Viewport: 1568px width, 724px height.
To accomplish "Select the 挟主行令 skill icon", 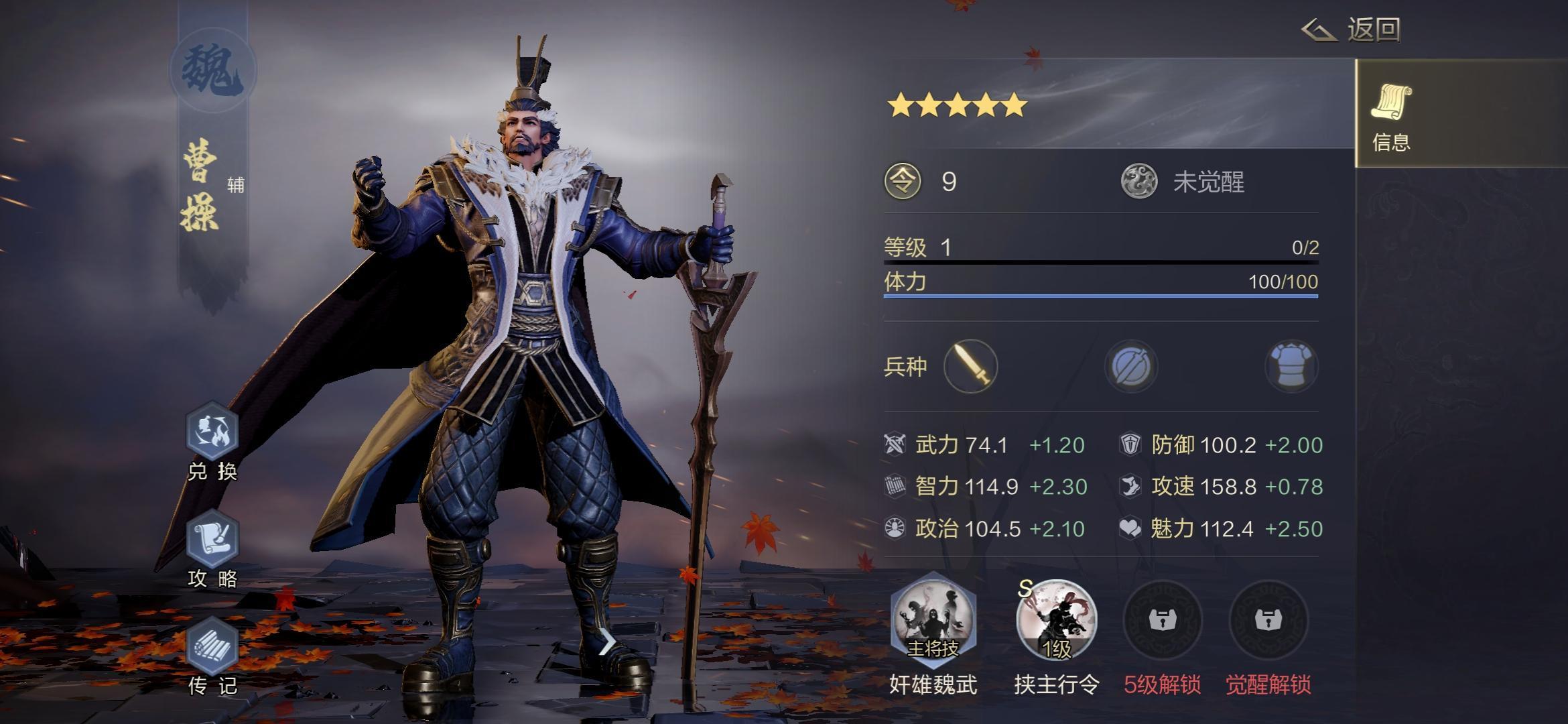I will click(1056, 619).
